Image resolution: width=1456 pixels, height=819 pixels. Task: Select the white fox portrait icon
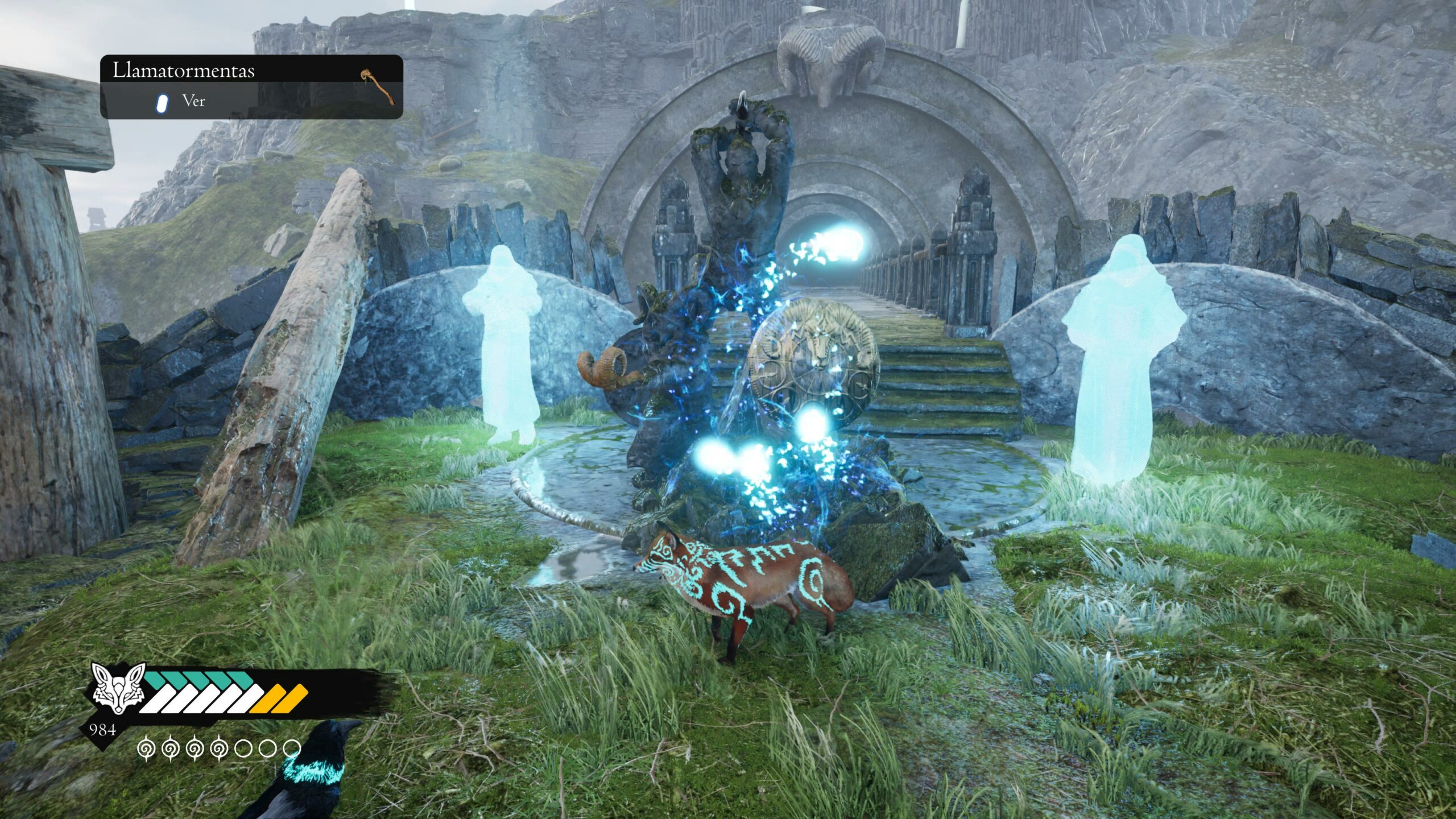118,688
